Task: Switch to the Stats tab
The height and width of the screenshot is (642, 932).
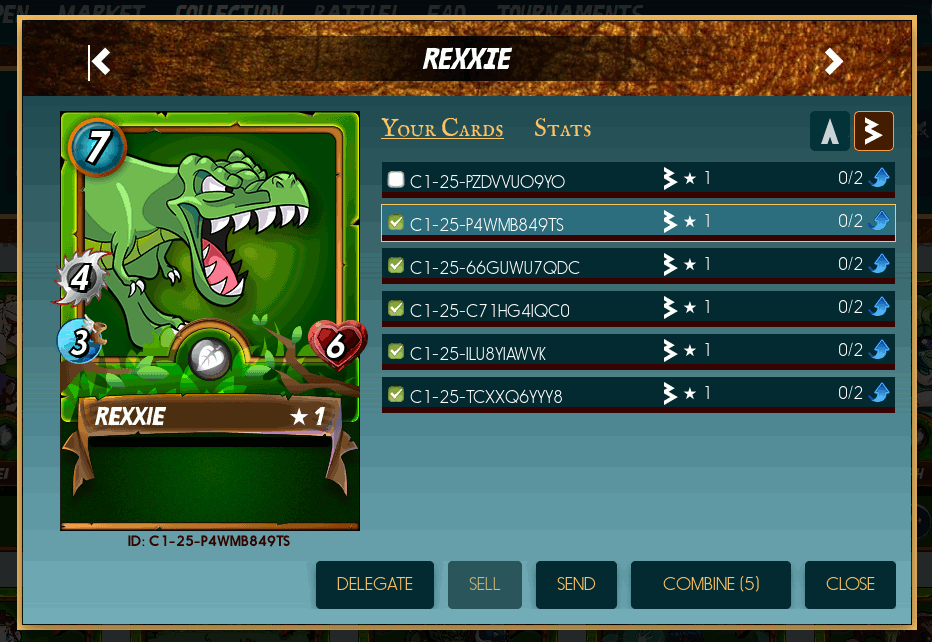Action: [x=562, y=129]
